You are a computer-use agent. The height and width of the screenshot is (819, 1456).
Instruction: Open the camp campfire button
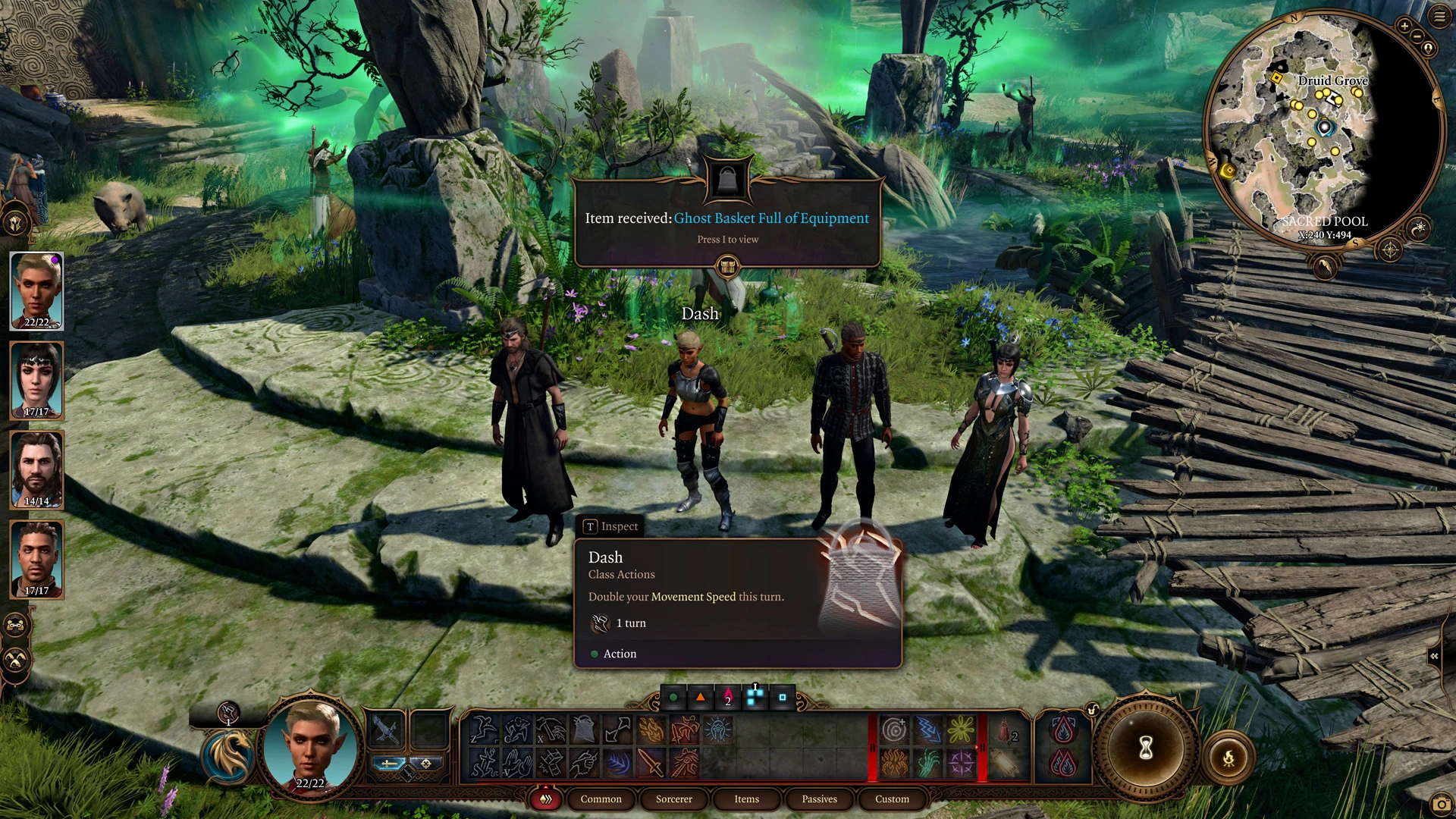point(1228,758)
